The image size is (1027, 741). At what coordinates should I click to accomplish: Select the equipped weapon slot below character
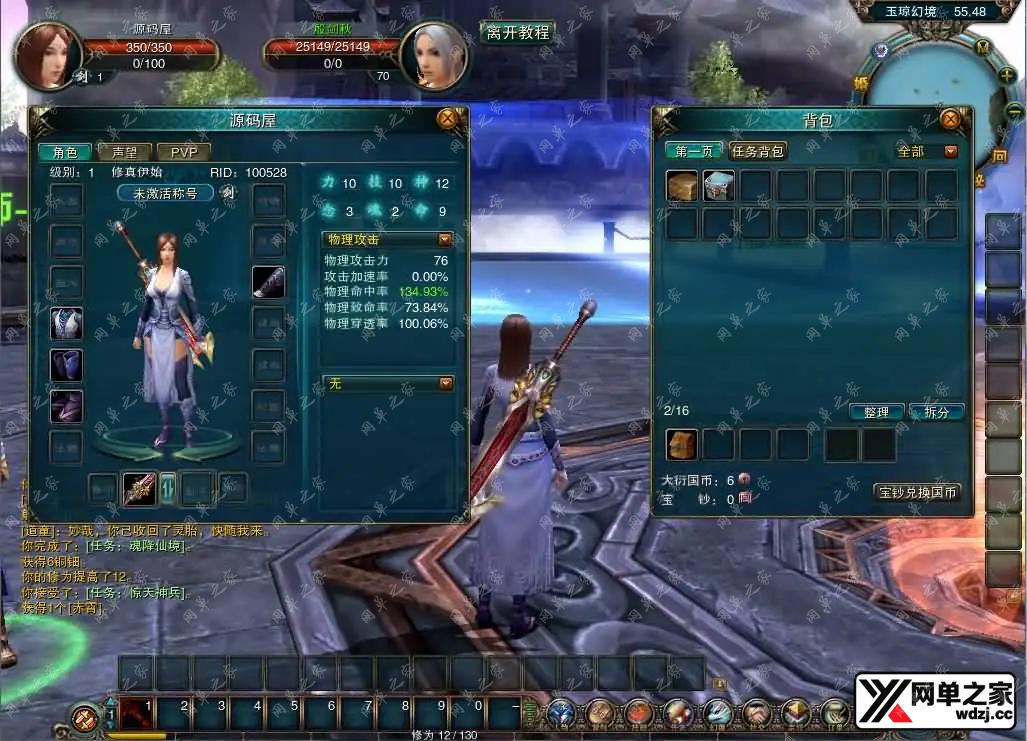[139, 488]
